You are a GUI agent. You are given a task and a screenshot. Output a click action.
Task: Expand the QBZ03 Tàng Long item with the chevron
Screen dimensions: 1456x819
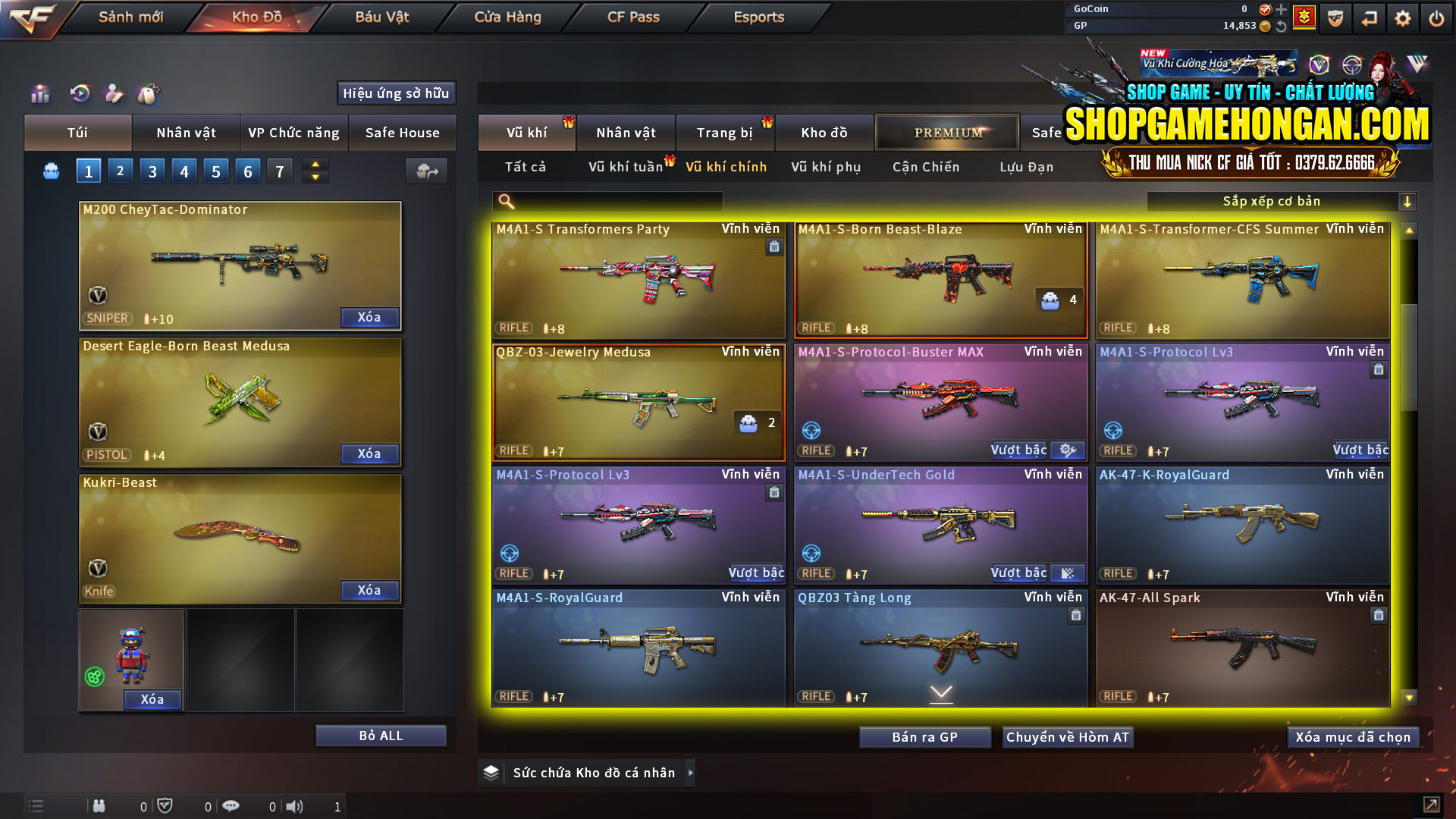(x=940, y=692)
